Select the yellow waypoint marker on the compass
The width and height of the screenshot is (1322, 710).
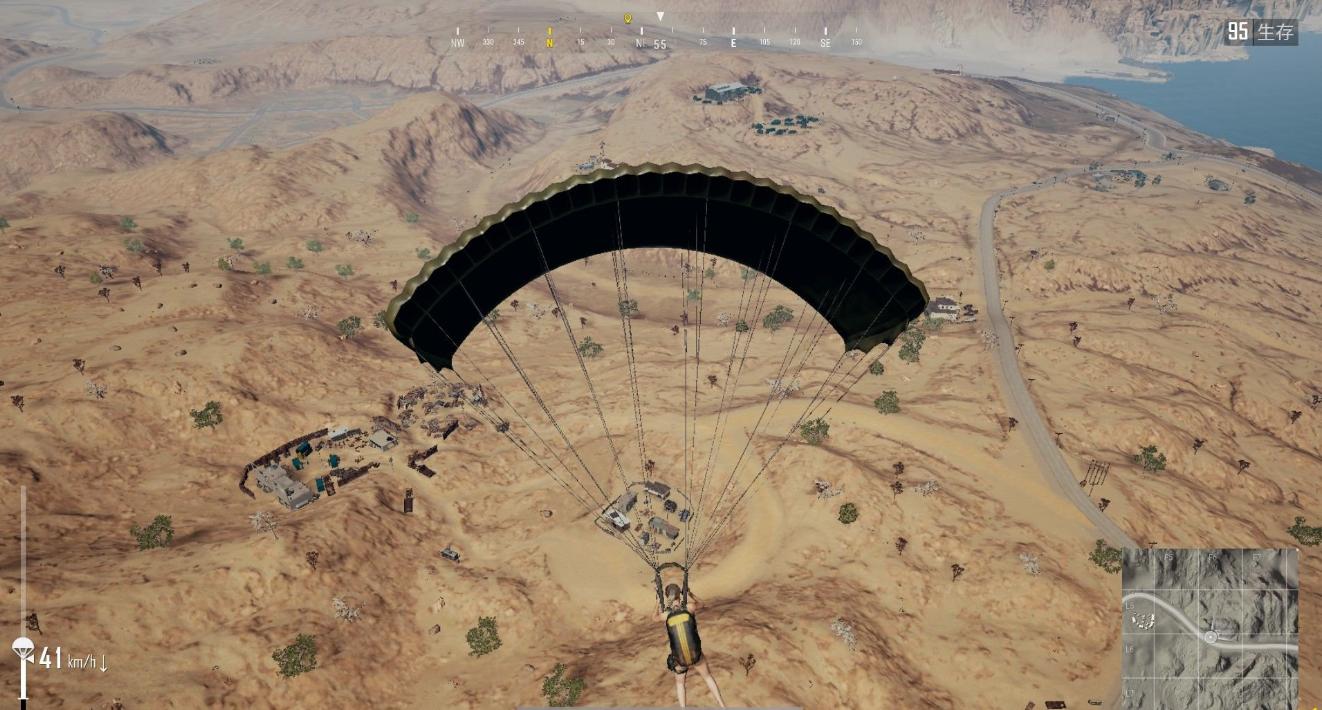pos(628,18)
